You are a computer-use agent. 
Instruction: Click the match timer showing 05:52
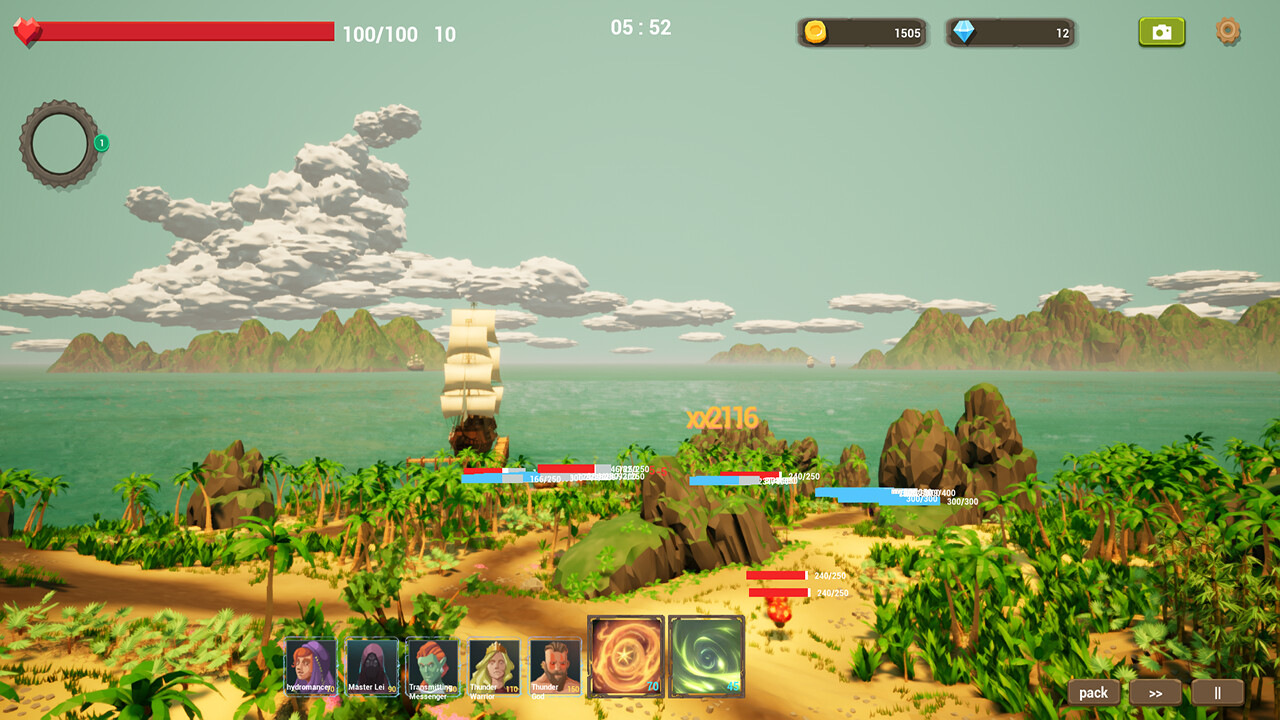(643, 28)
